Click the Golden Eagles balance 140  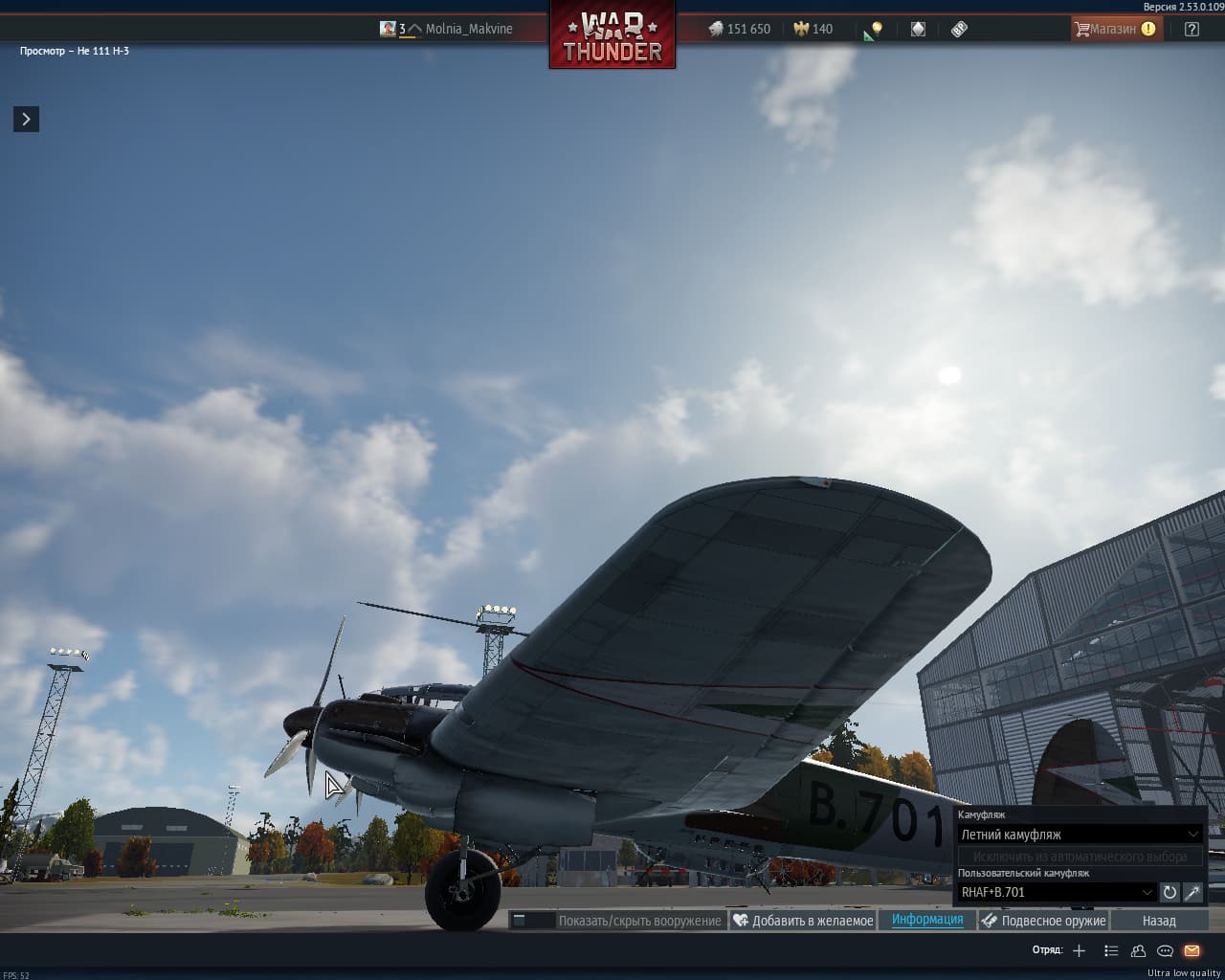[813, 29]
